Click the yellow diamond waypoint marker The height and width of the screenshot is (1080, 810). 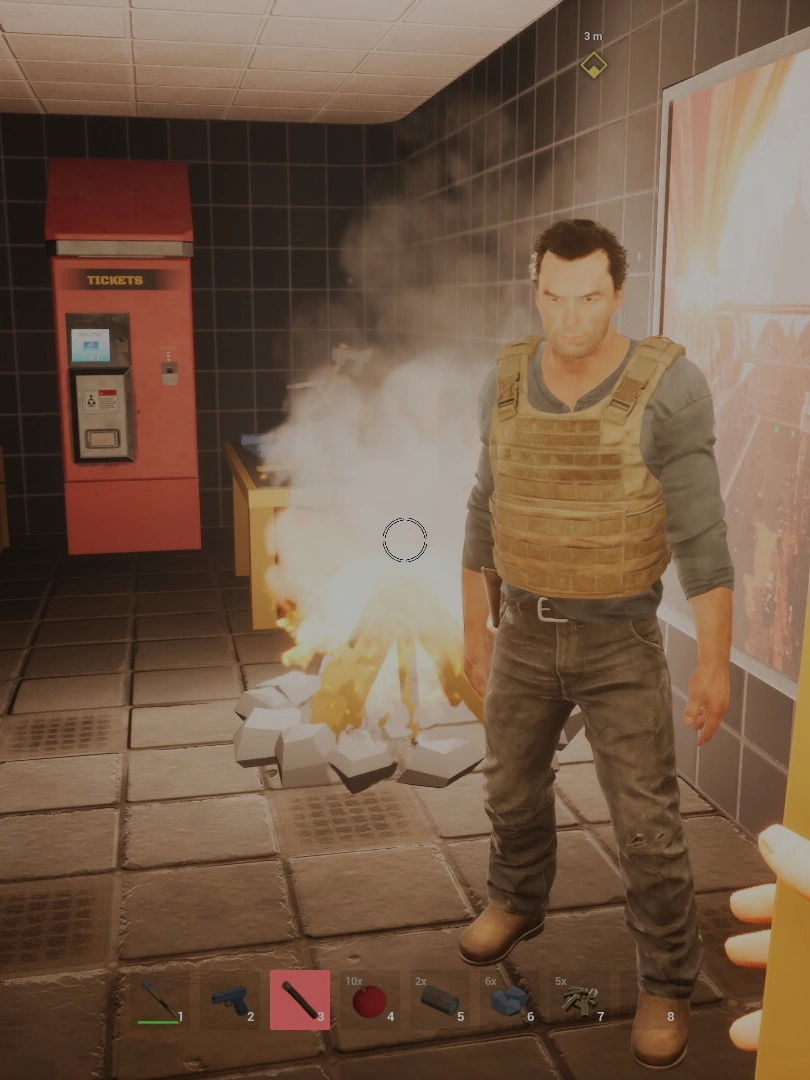593,66
